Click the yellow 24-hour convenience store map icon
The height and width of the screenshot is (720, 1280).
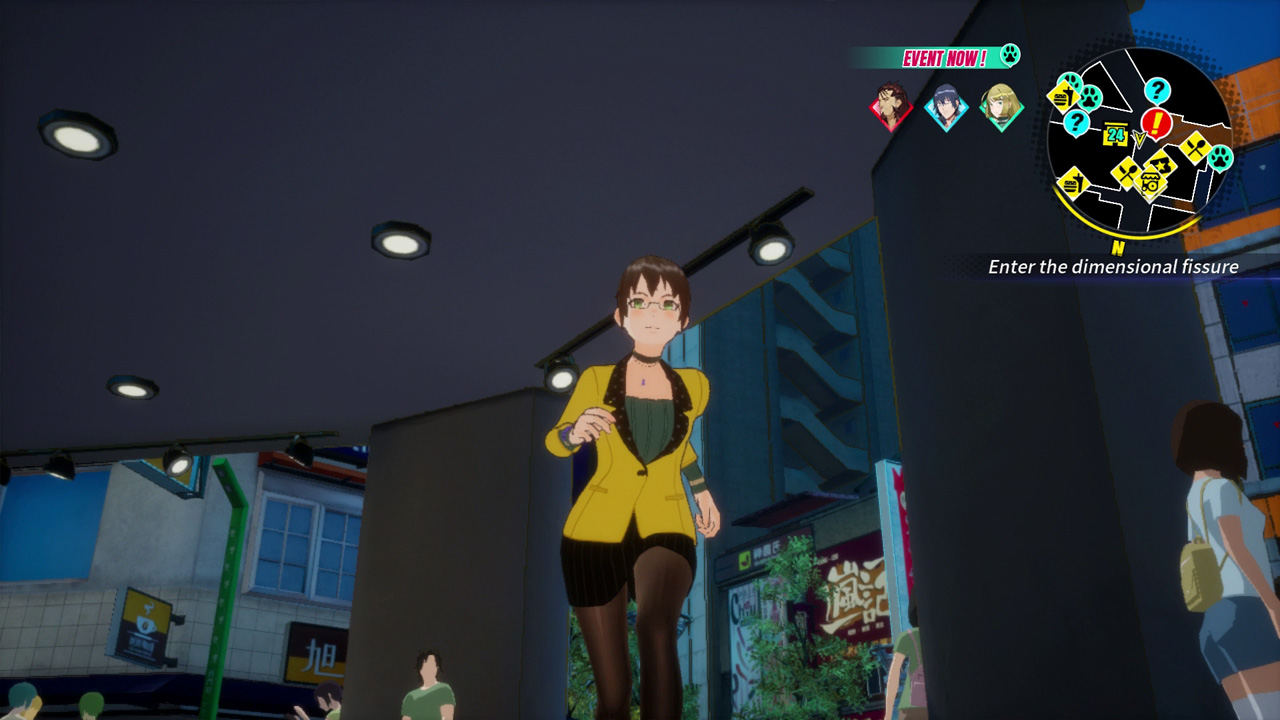pyautogui.click(x=1116, y=132)
